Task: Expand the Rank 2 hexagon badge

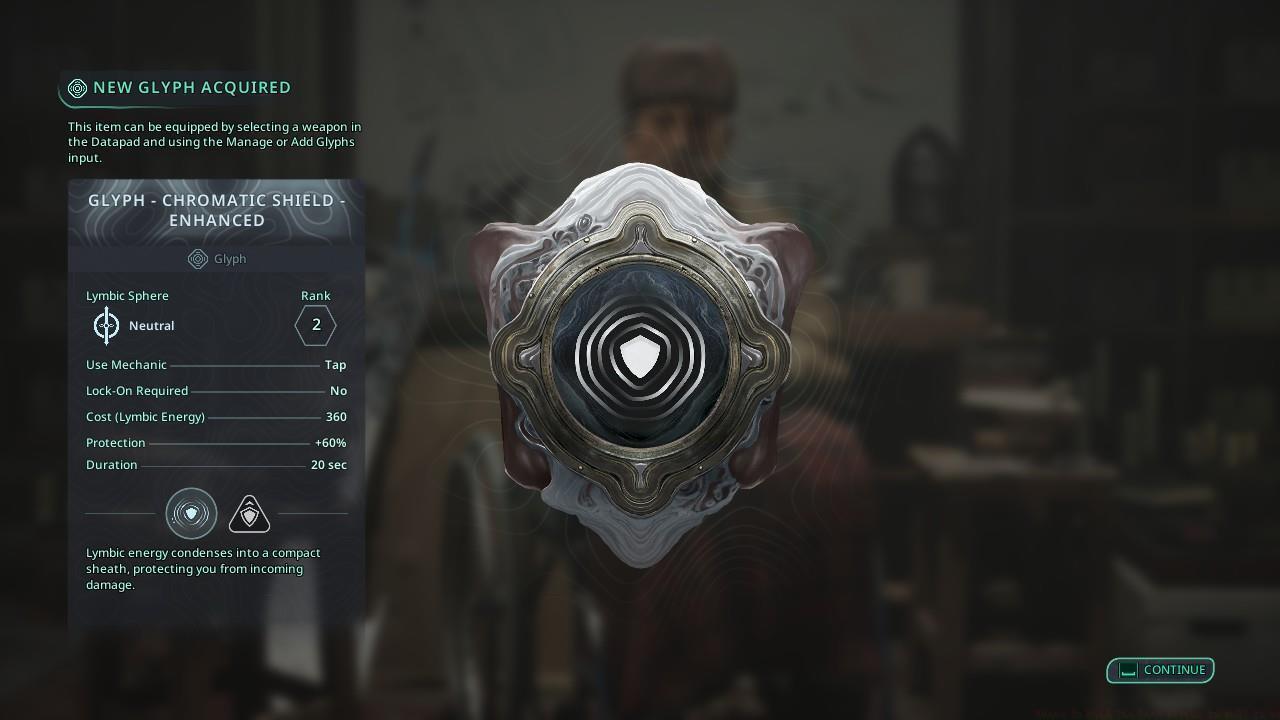Action: click(x=315, y=324)
